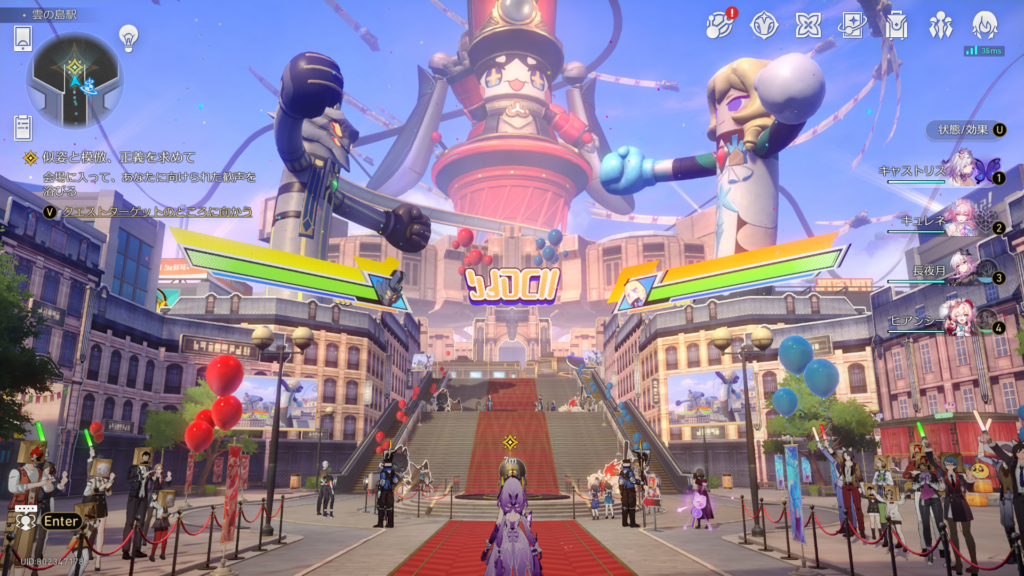Screen dimensions: 1024x576
Task: Switch to party member キュレネ
Action: [962, 220]
